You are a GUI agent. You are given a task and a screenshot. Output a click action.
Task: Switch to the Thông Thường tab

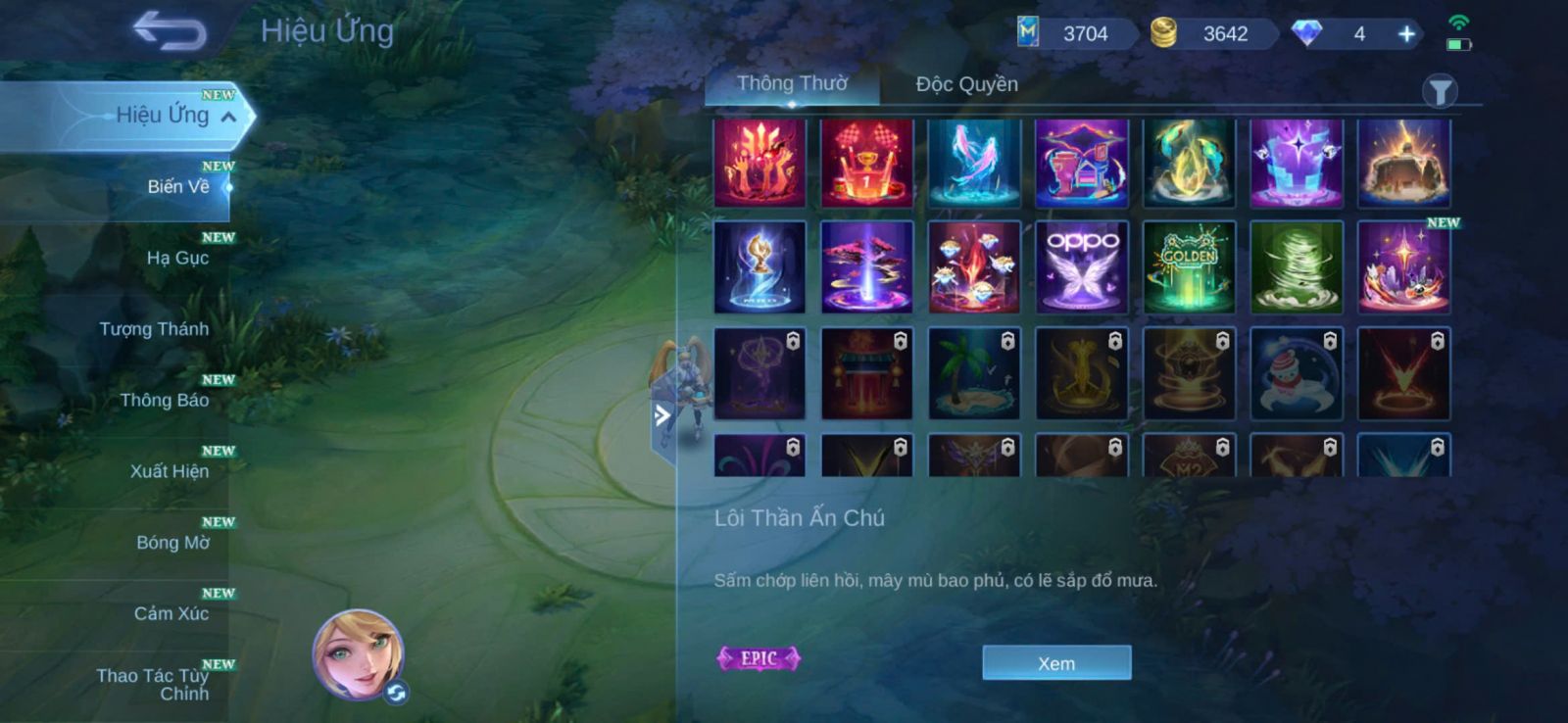[x=792, y=84]
